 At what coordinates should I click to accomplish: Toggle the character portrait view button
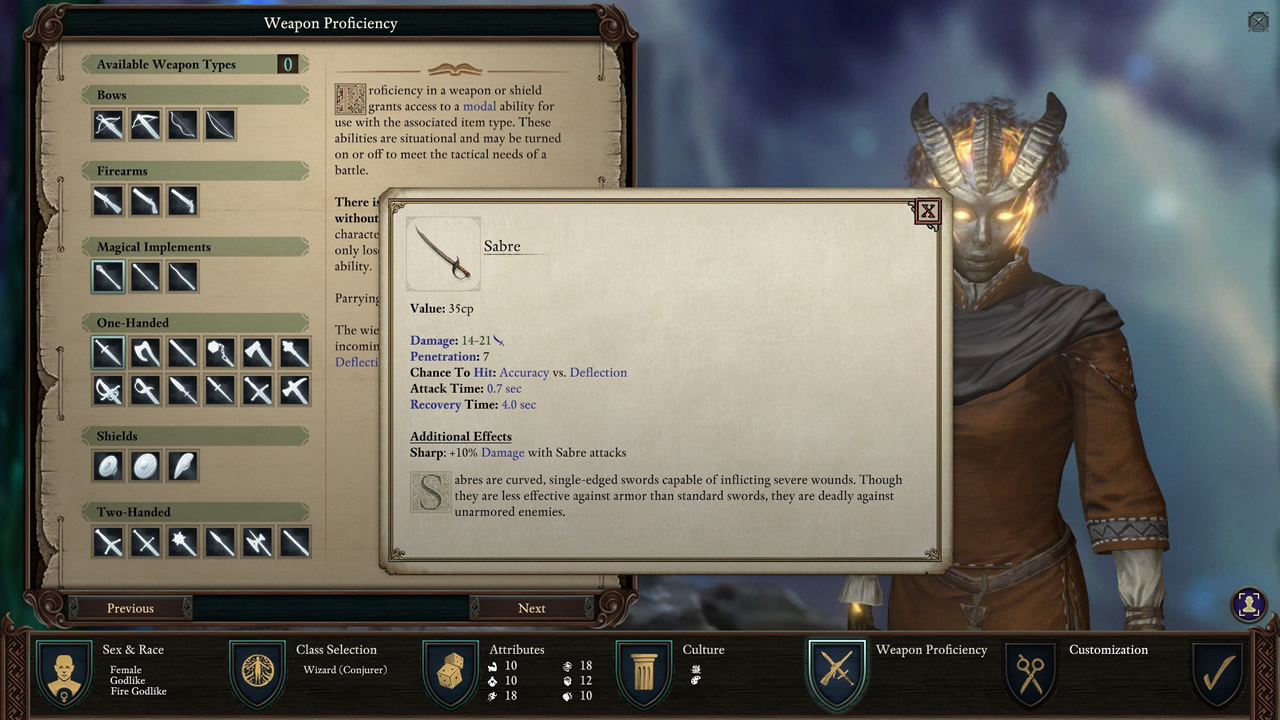(1247, 604)
